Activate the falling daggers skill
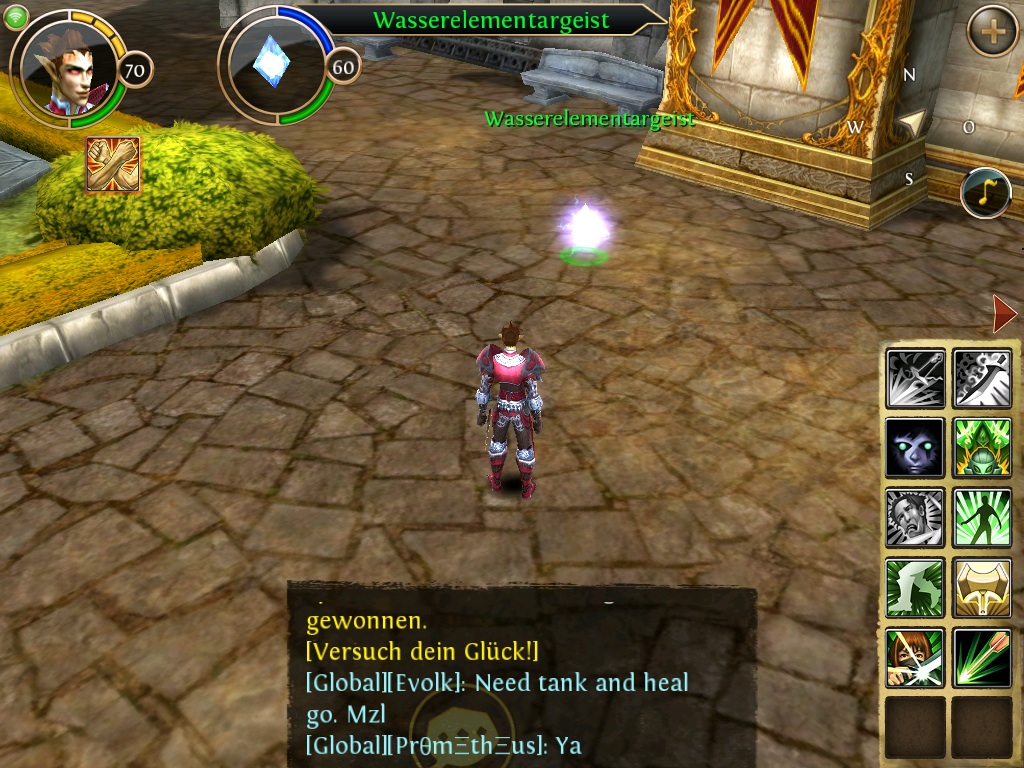This screenshot has height=768, width=1024. (915, 378)
